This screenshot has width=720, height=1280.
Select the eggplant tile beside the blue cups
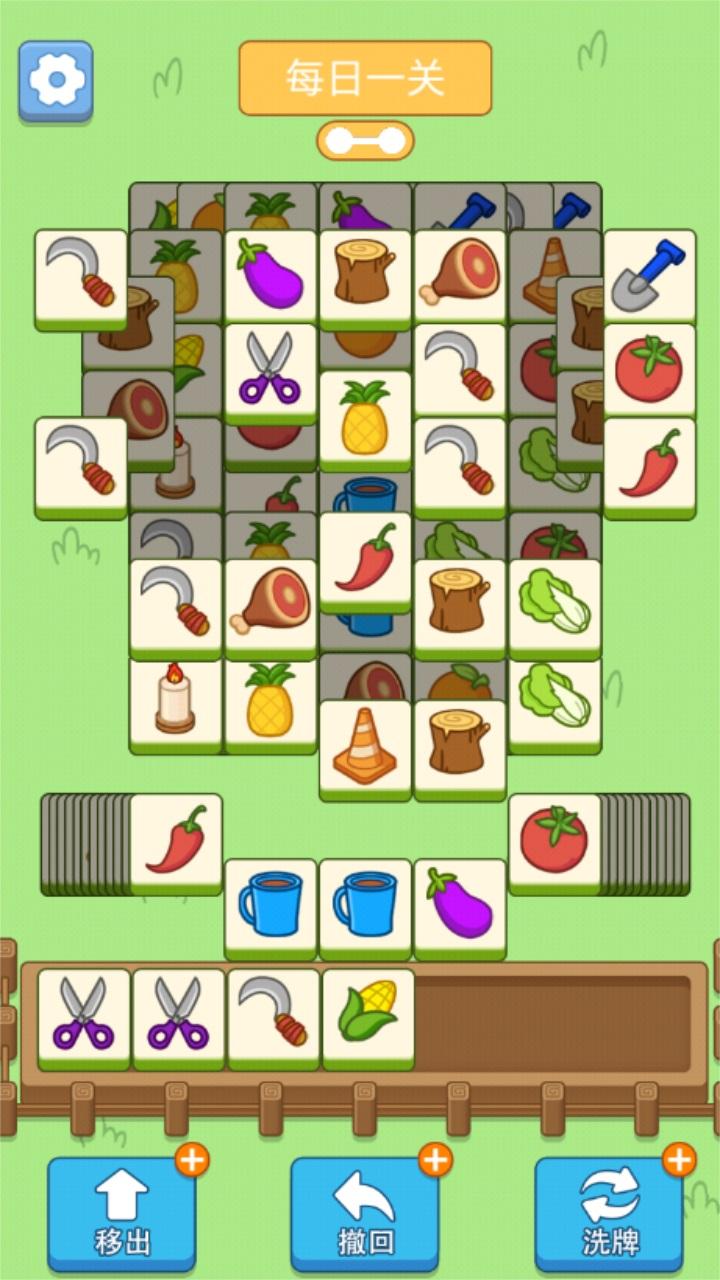click(x=460, y=905)
